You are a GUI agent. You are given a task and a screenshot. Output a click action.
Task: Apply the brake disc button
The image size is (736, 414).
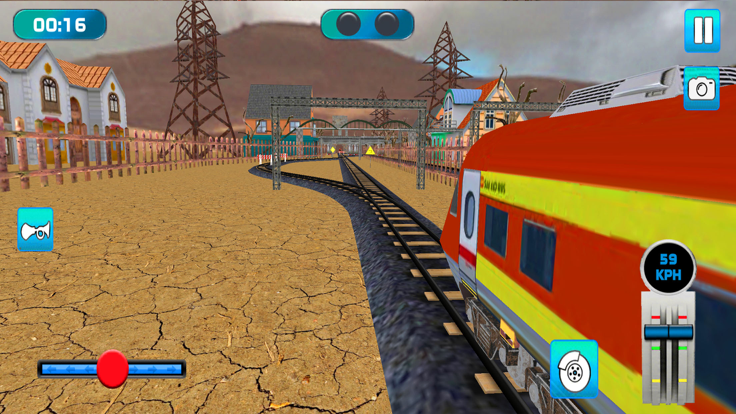(574, 369)
